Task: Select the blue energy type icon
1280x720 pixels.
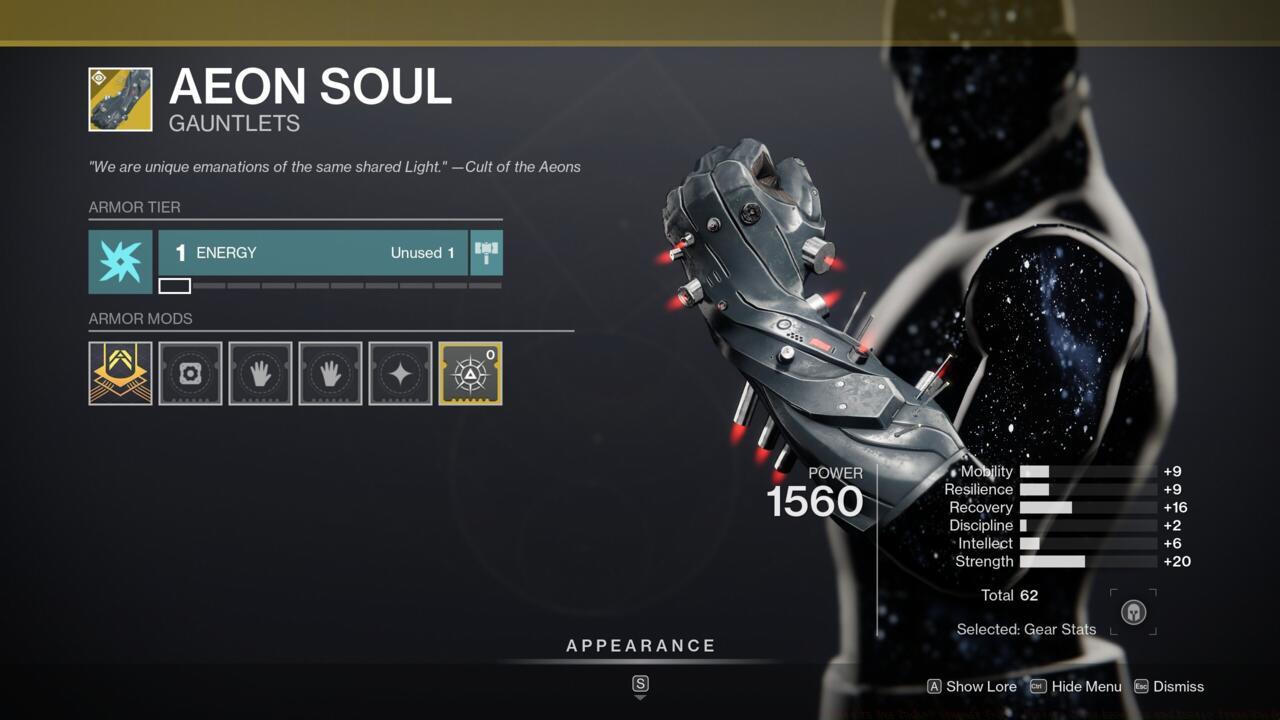Action: (120, 262)
